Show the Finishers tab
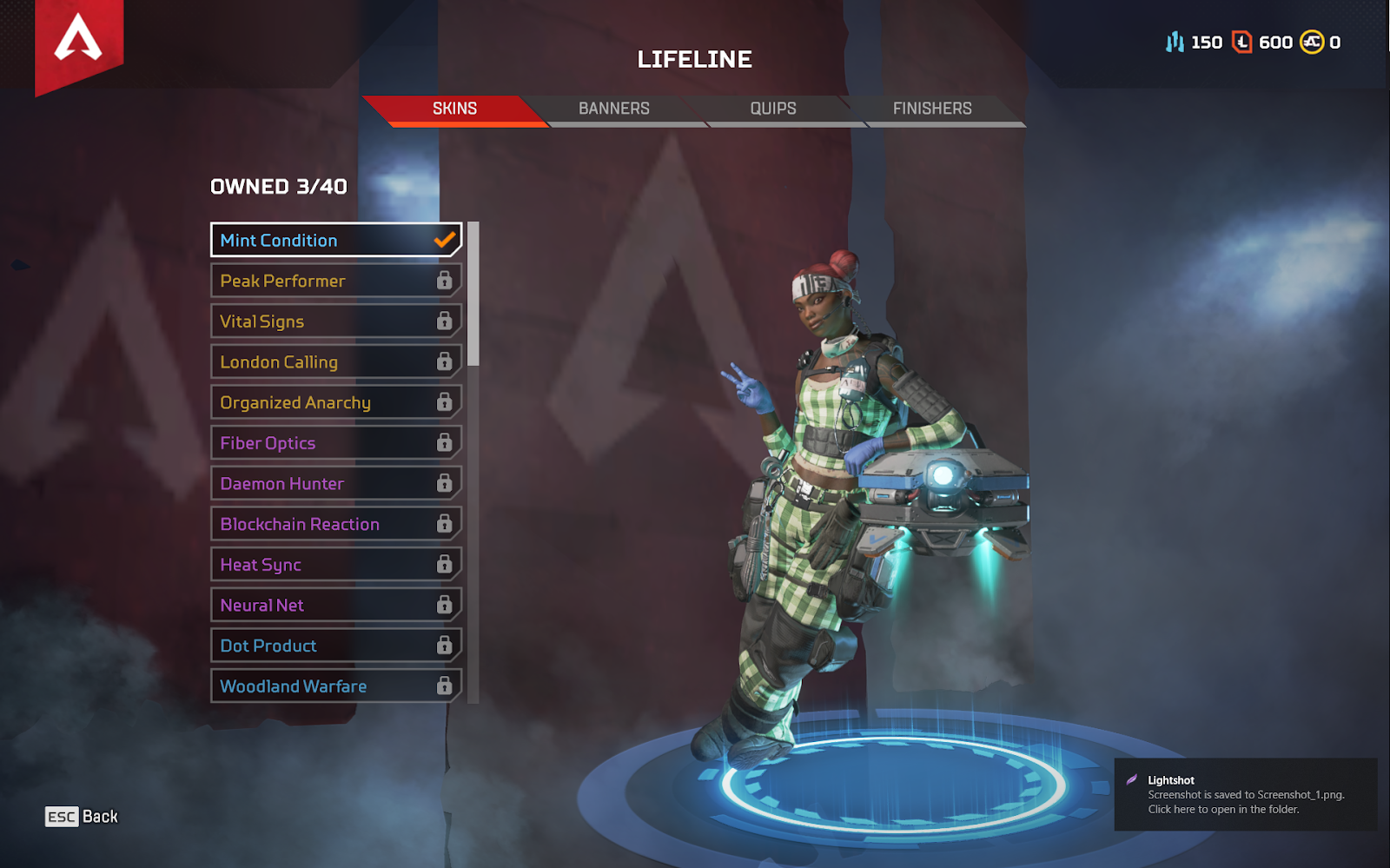Screen dimensions: 1390x868 point(932,109)
